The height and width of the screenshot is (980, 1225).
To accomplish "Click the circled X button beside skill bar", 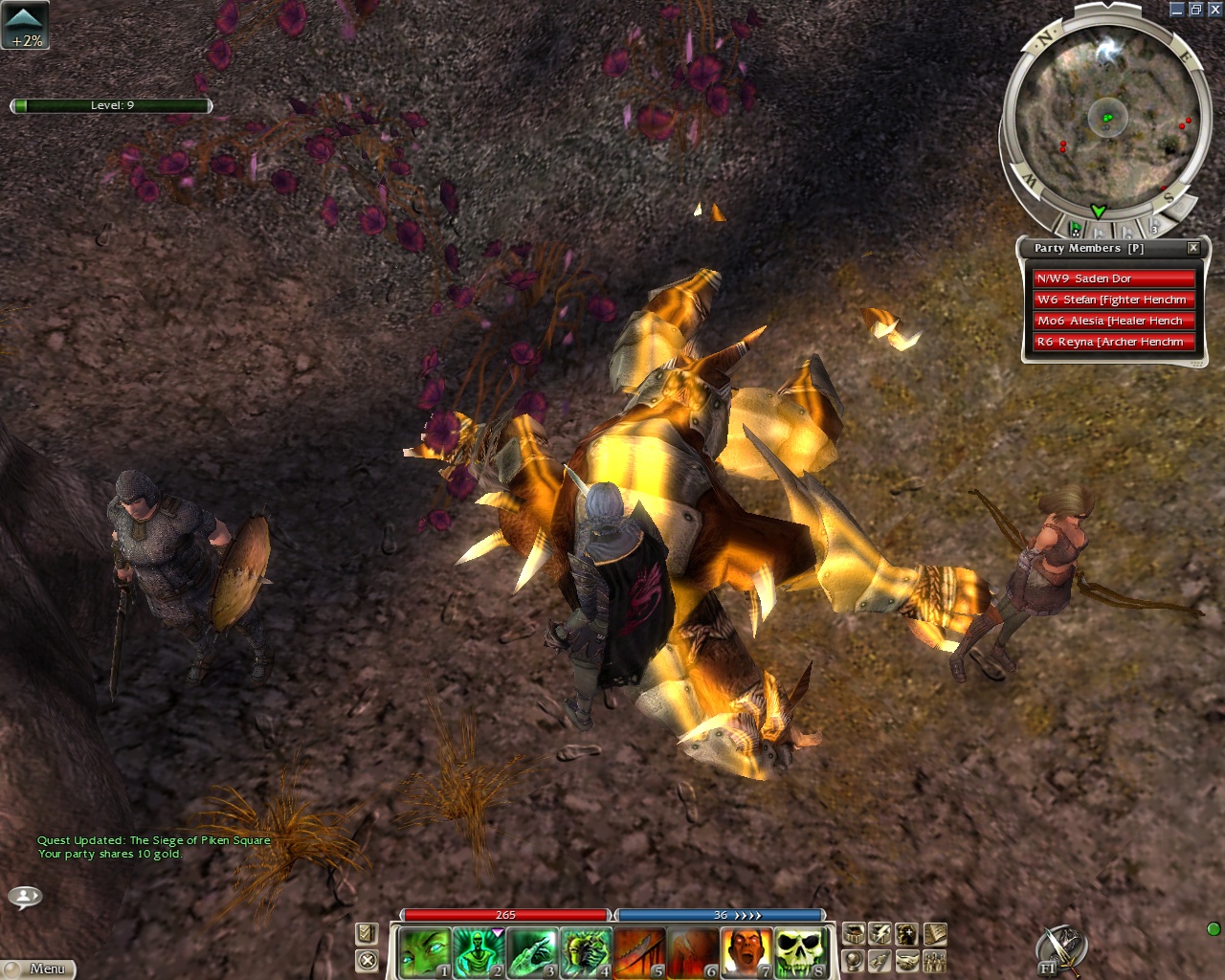I will tap(367, 960).
